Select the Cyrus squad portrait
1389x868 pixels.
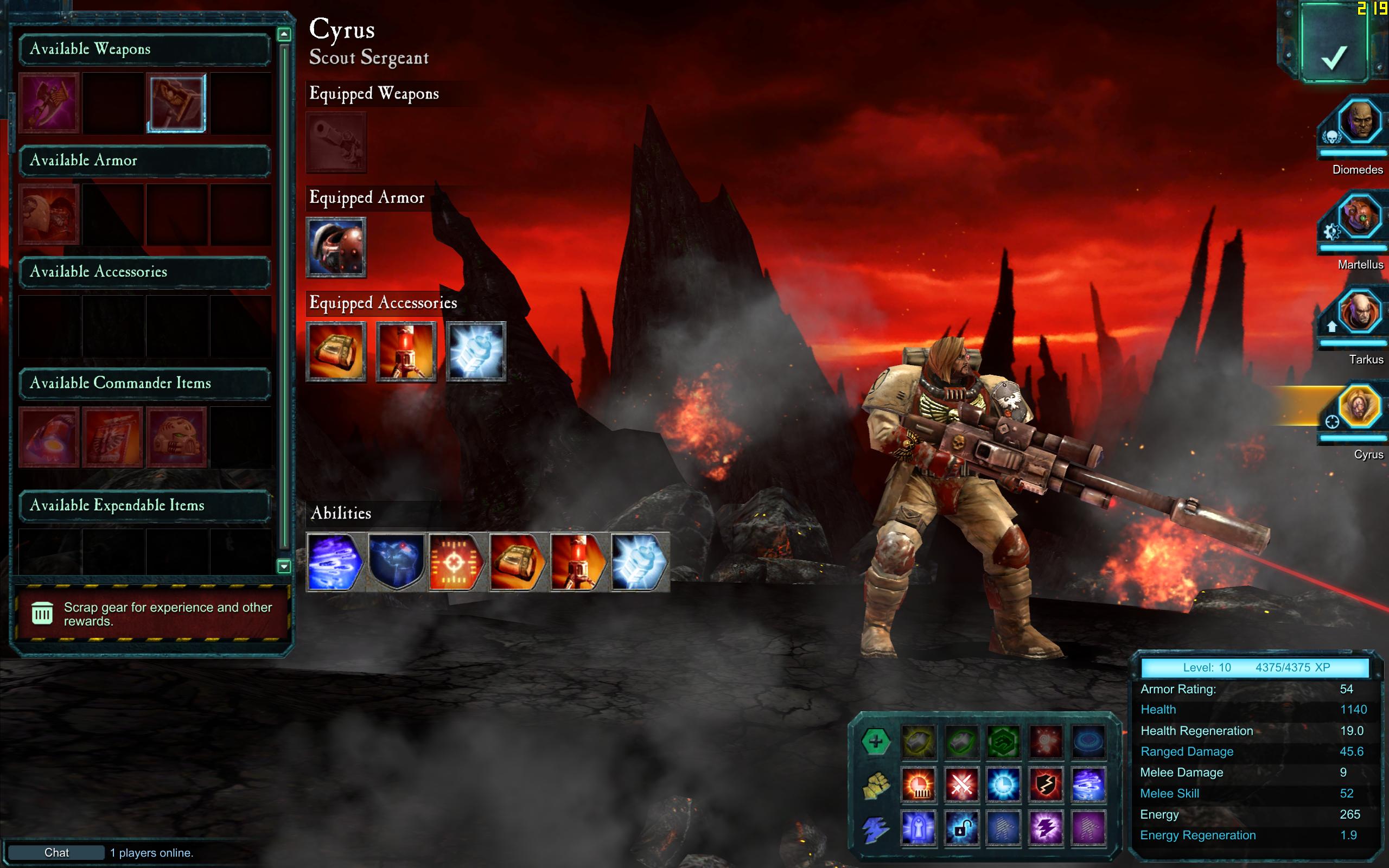coord(1359,406)
